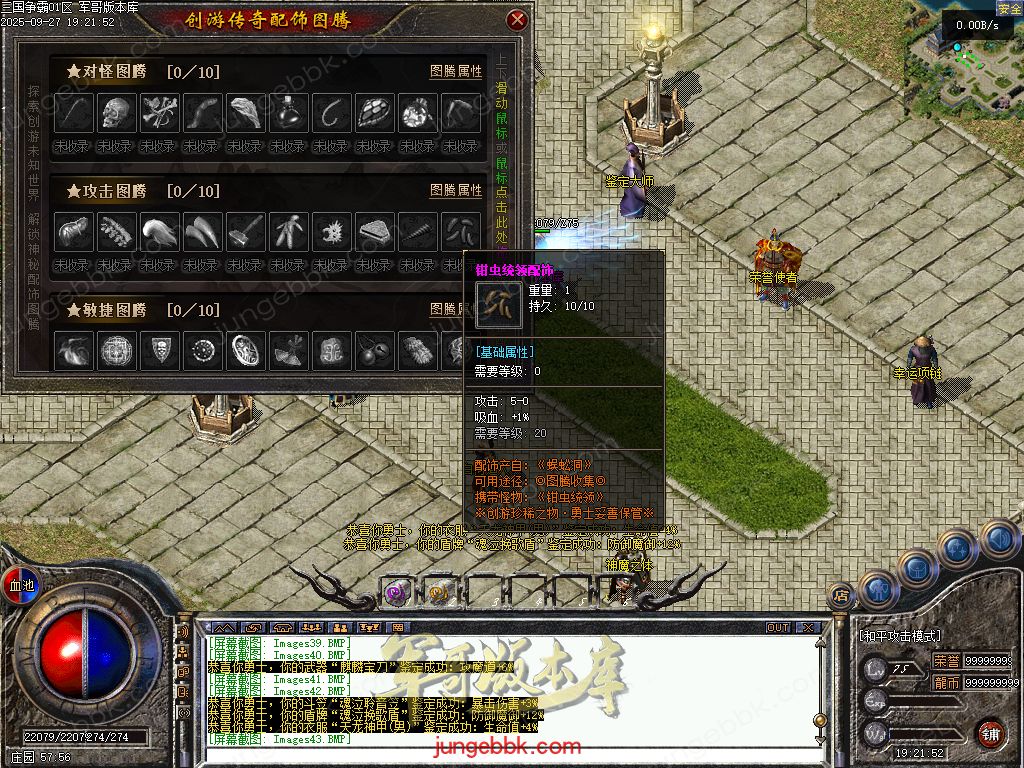Open the 店 shop button
Image resolution: width=1024 pixels, height=768 pixels.
tap(841, 596)
